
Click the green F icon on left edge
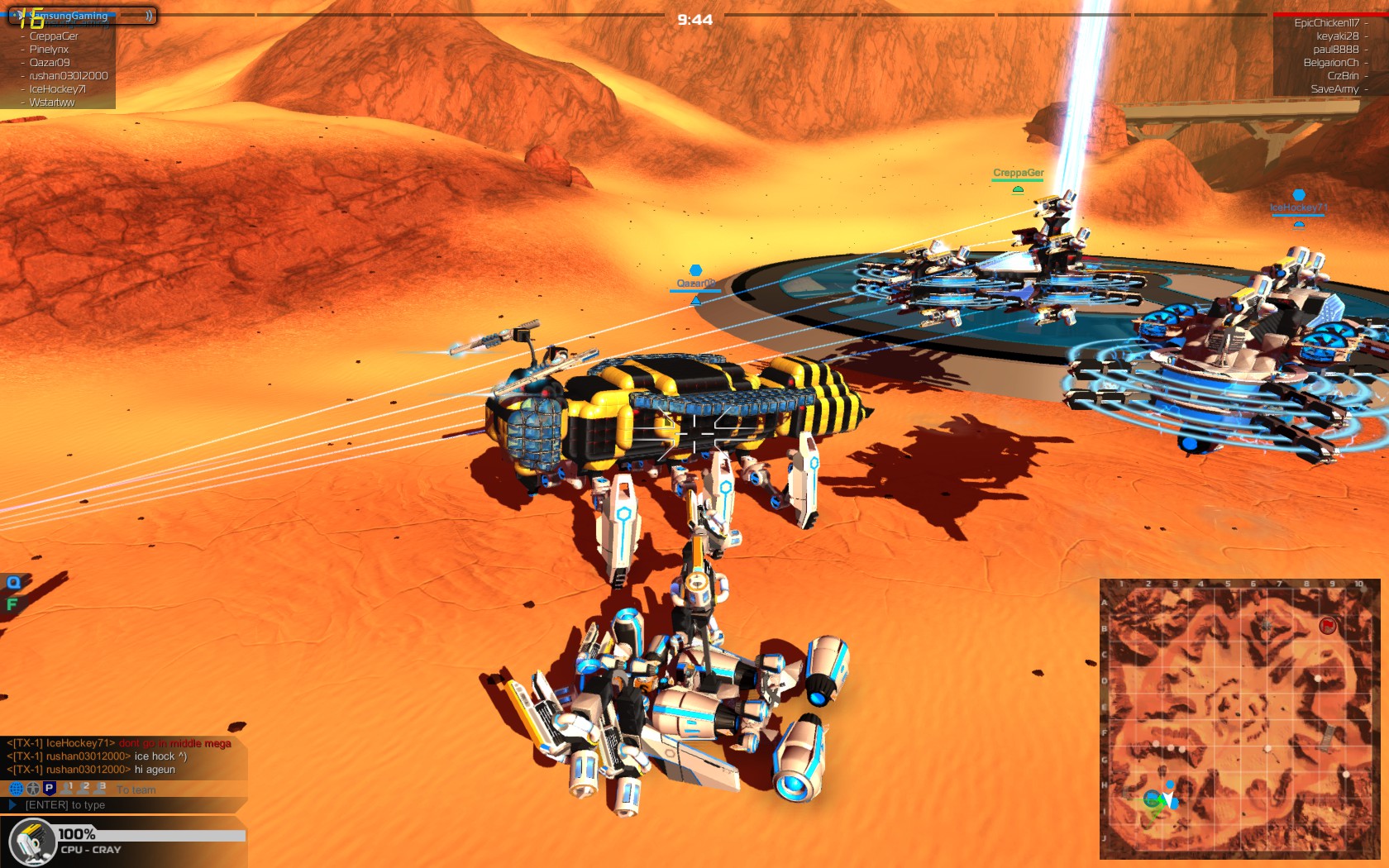point(12,604)
